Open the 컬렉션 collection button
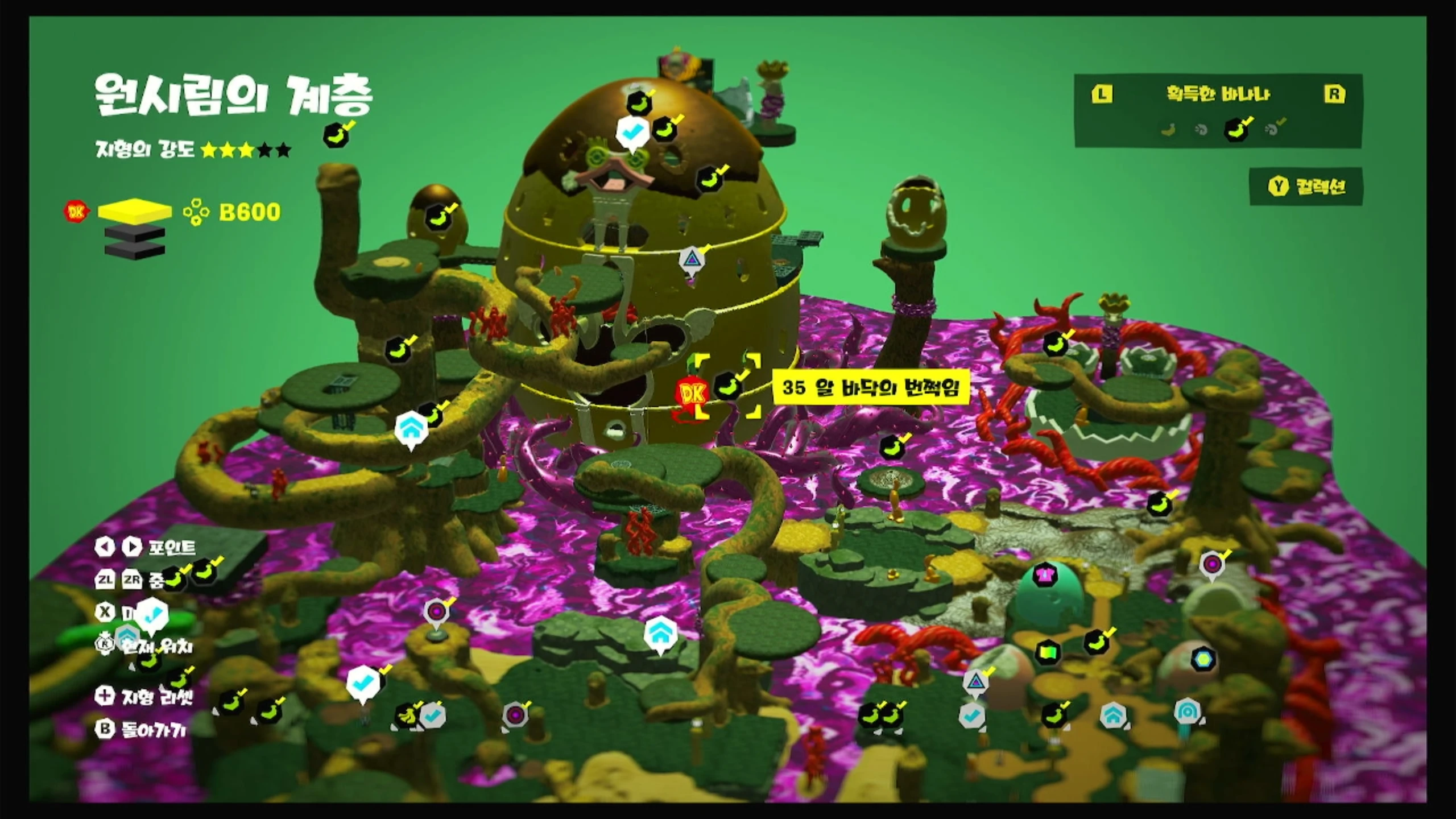Screen dimensions: 1456x819 pos(1307,187)
